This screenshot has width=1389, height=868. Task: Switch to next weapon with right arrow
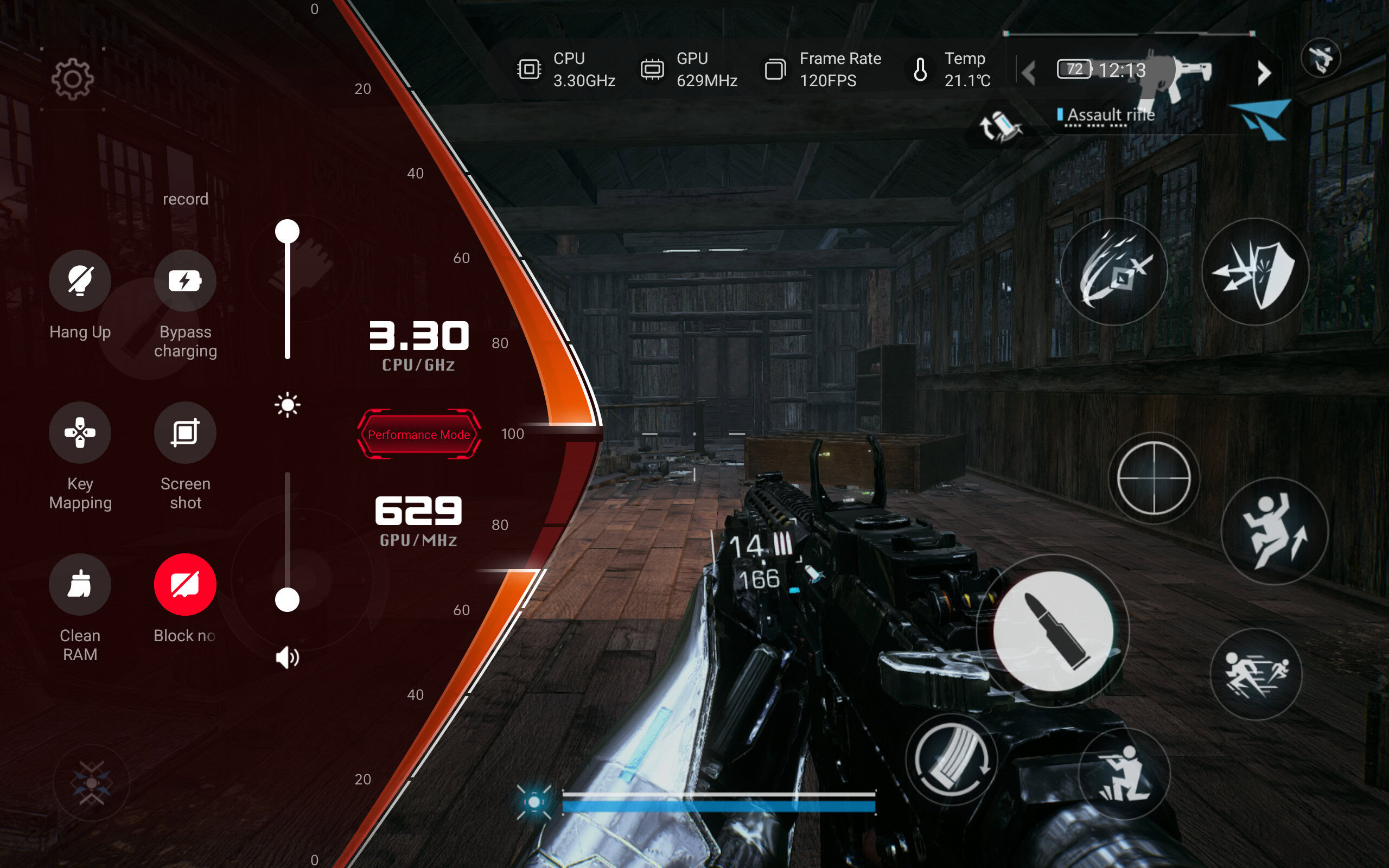click(x=1263, y=73)
